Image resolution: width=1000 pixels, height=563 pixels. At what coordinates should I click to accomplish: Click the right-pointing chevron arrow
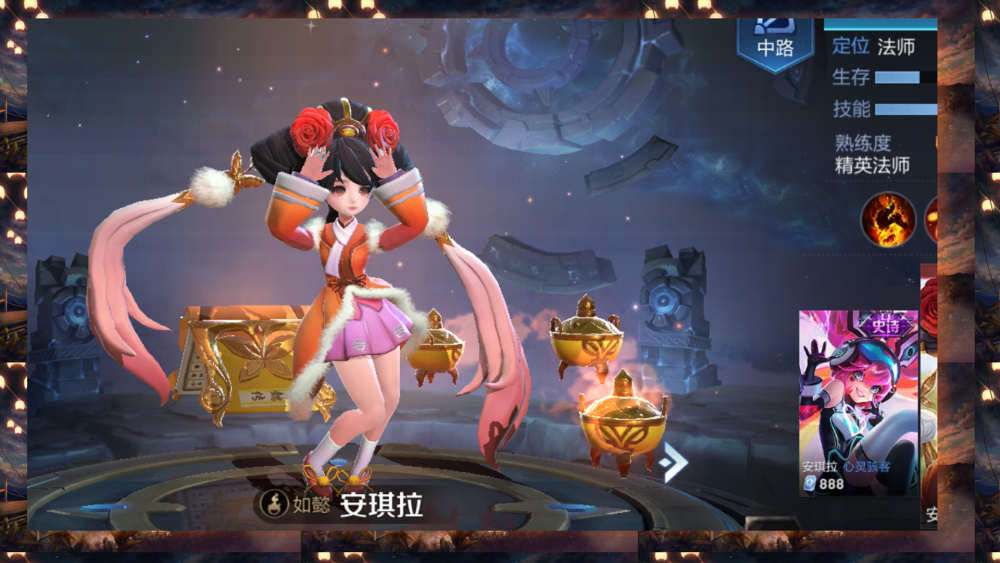click(674, 461)
